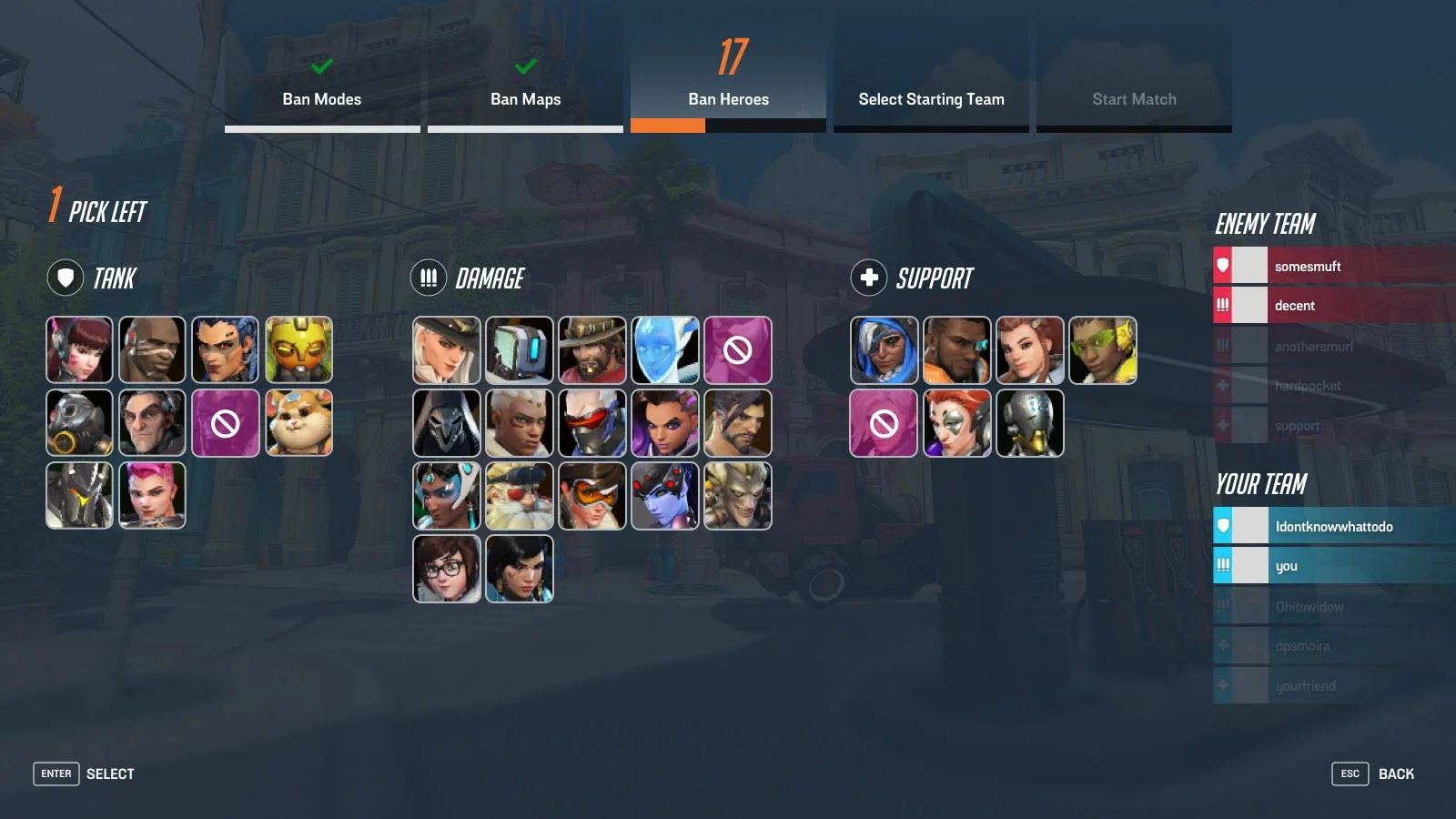
Task: Select the Roadhog gas mask portrait
Action: 80,423
